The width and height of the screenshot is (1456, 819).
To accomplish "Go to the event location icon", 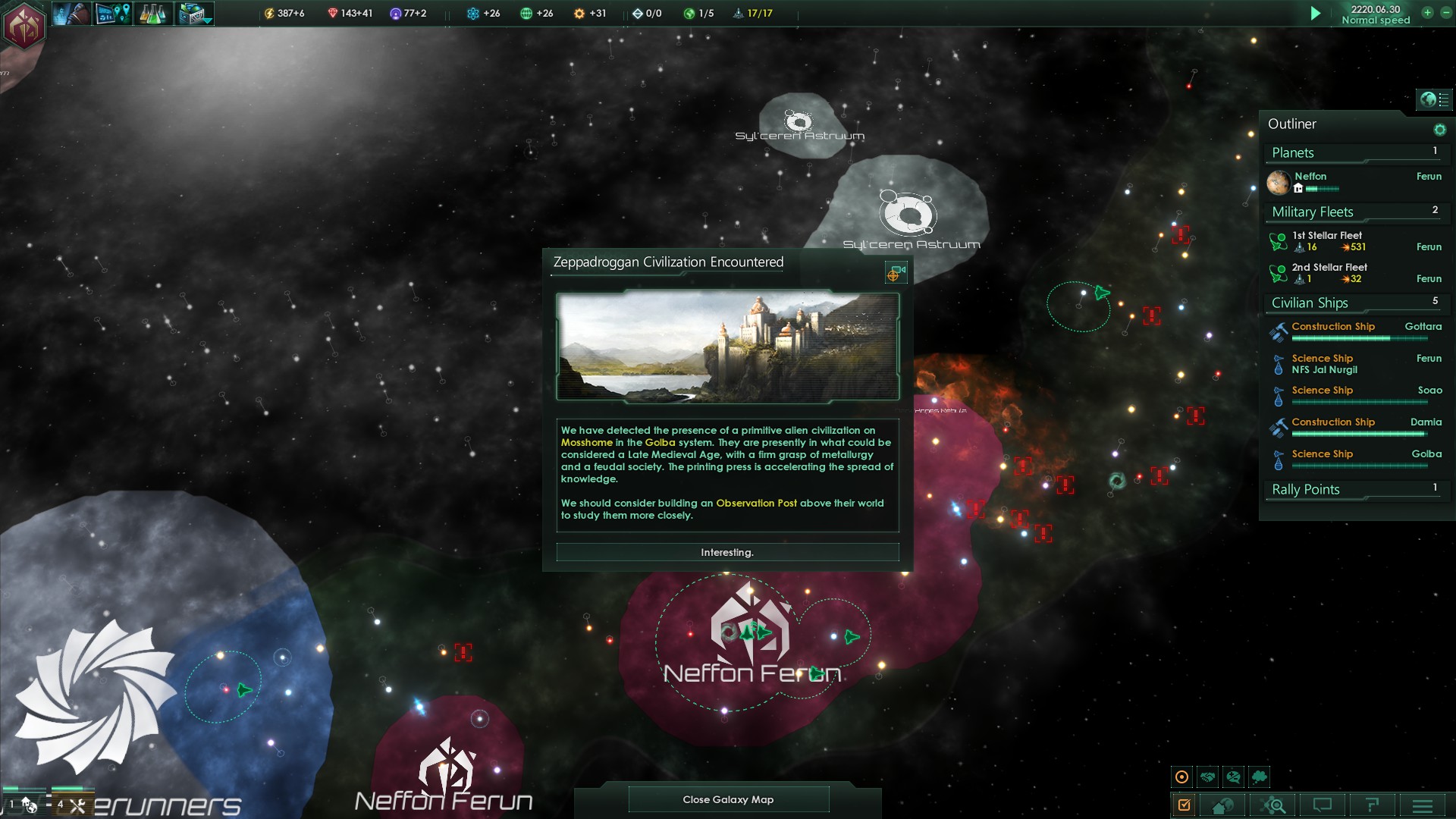I will click(x=896, y=273).
